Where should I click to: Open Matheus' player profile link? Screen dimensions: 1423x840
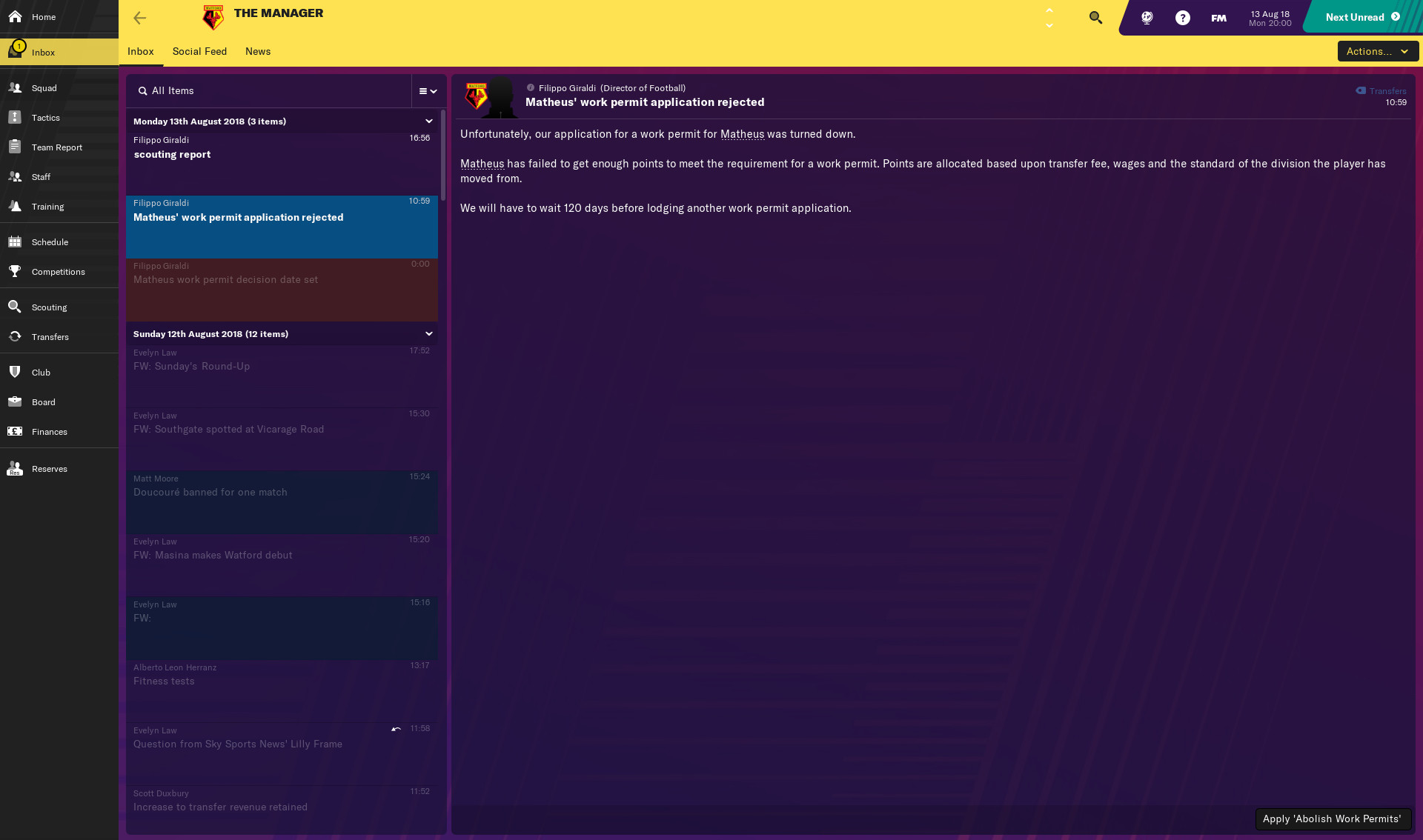point(743,134)
